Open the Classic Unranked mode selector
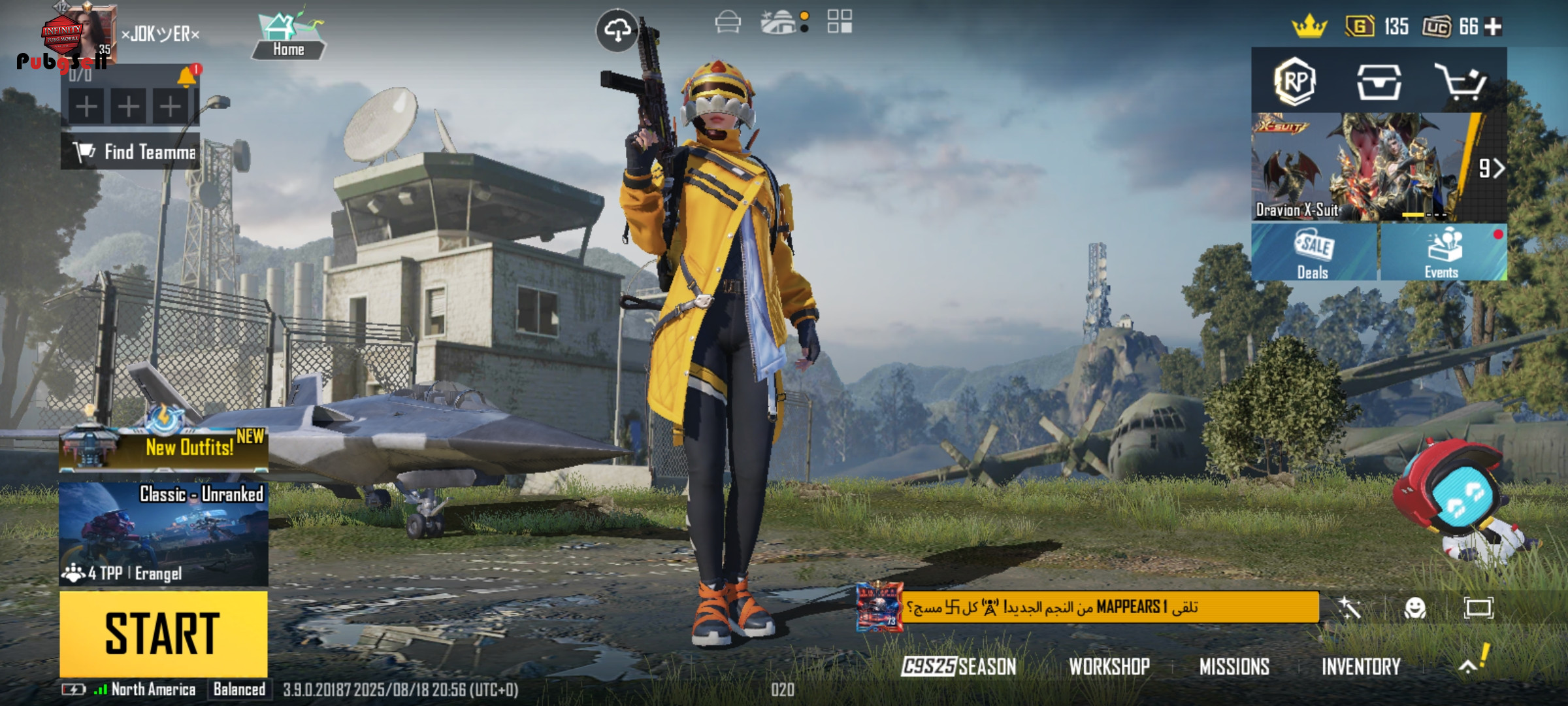 click(x=163, y=533)
